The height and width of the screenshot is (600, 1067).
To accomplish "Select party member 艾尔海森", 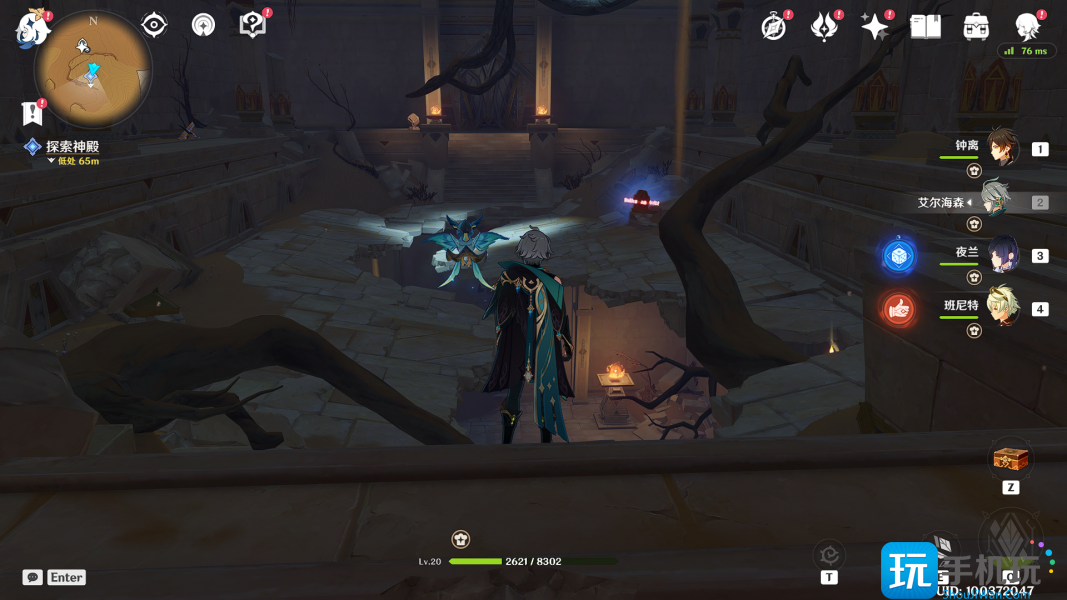I will [997, 201].
